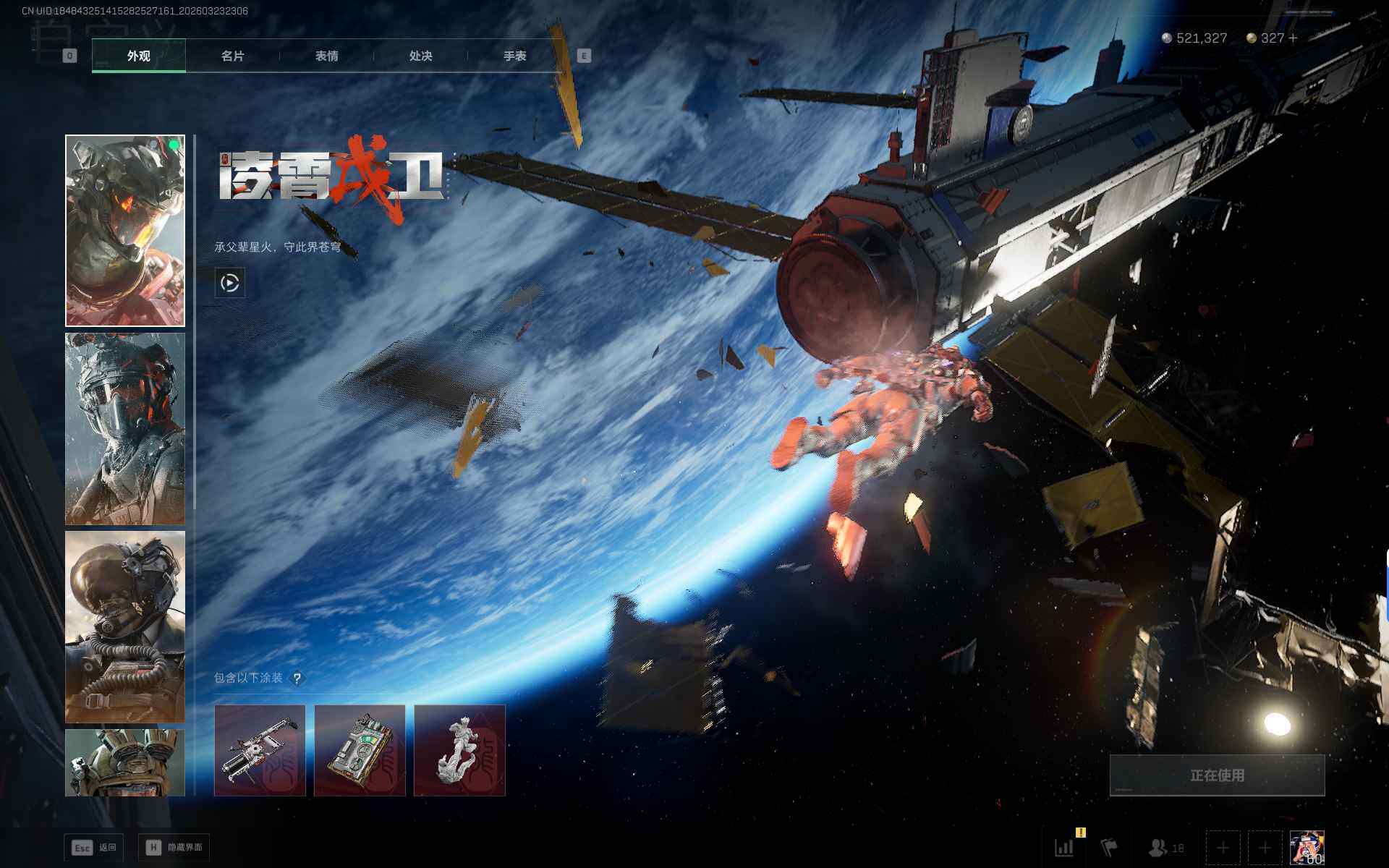Hide the interface with 隐藏界面
Viewport: 1389px width, 868px height.
174,847
